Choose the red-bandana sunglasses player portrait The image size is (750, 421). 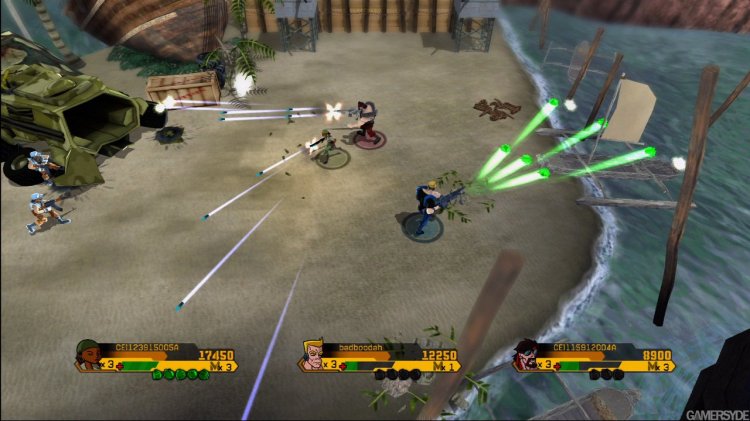click(x=528, y=354)
